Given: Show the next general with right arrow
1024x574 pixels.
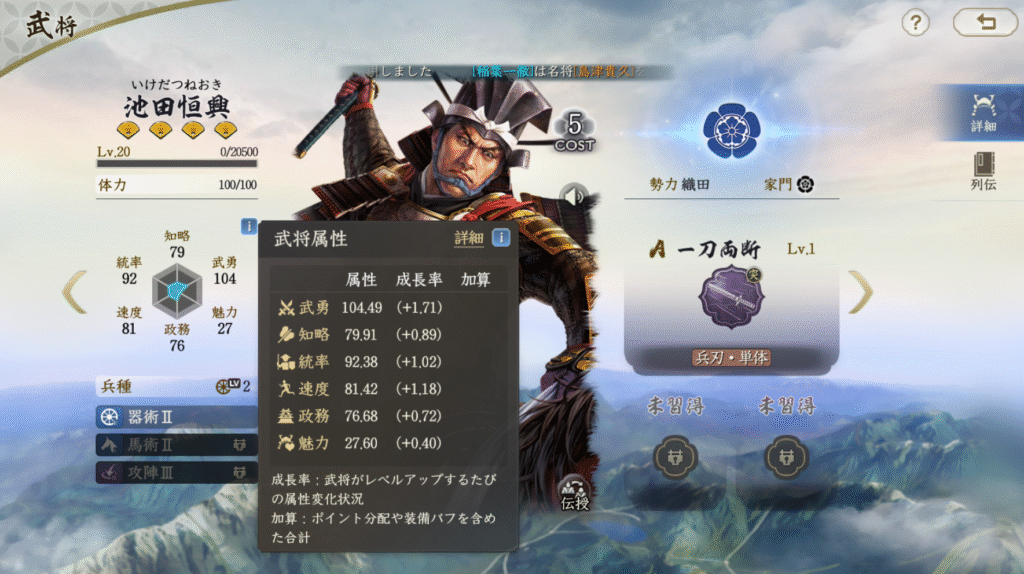Looking at the screenshot, I should (860, 291).
